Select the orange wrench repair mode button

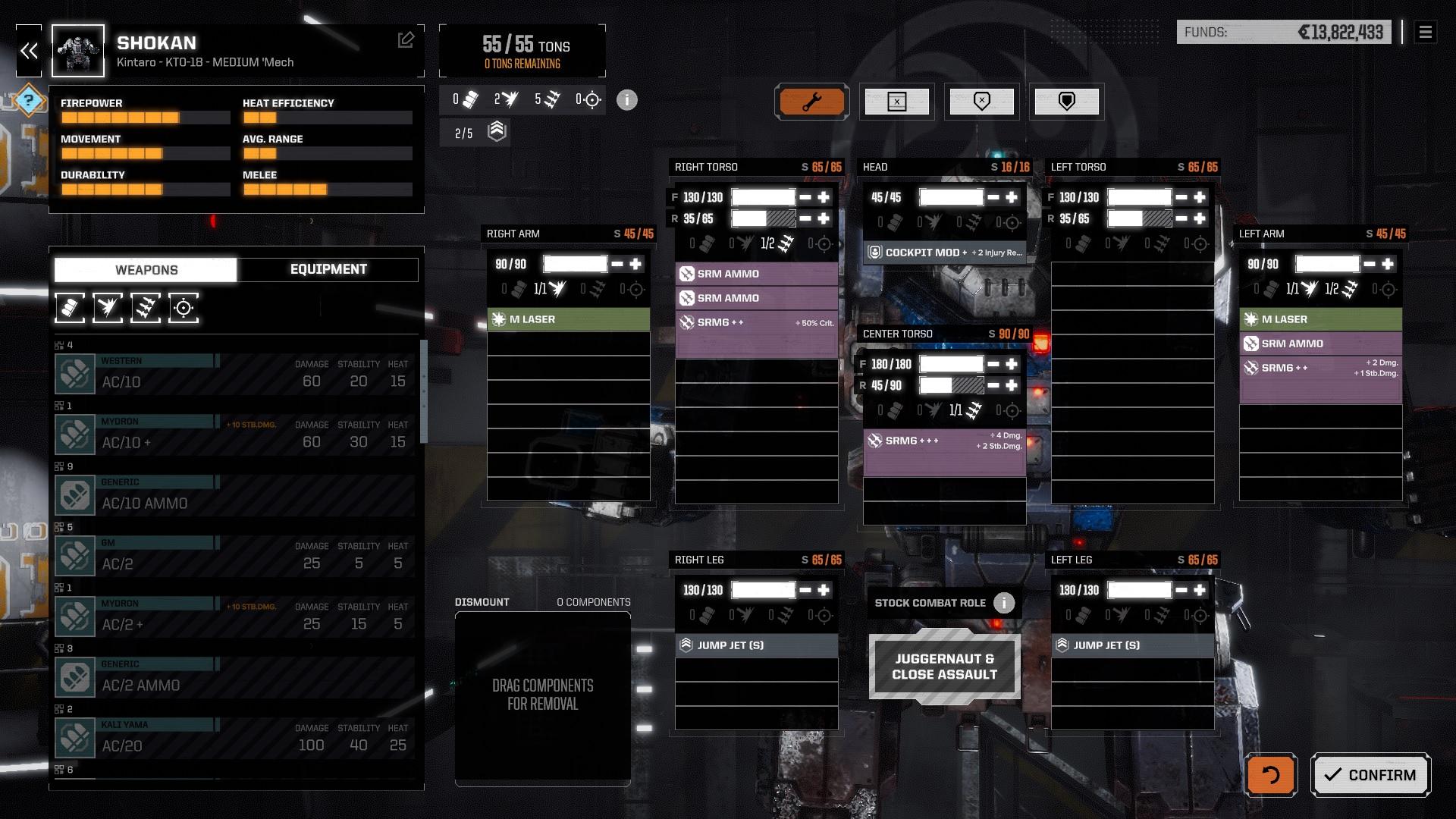pos(811,102)
